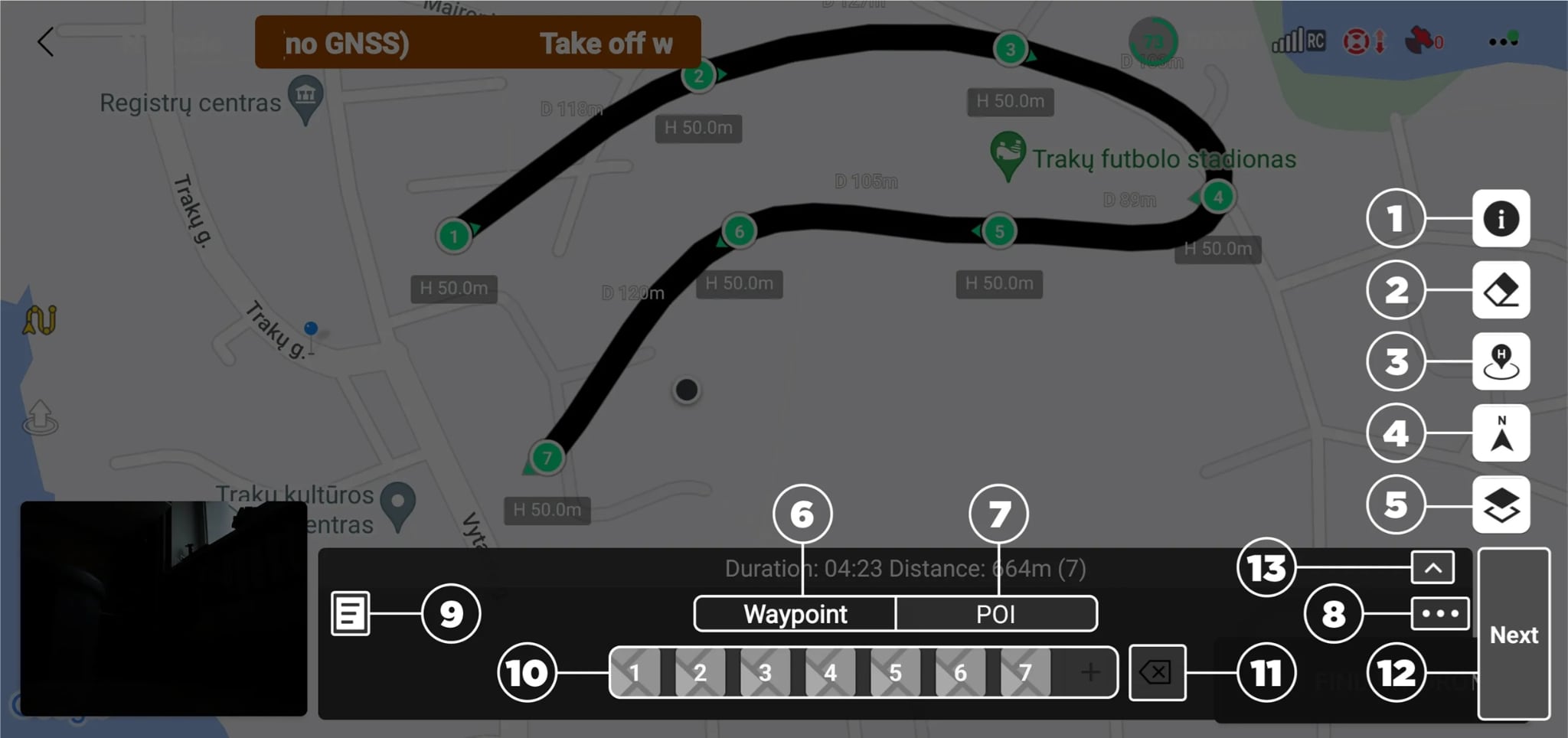Viewport: 1568px width, 738px height.
Task: Add a new waypoint with the plus button
Action: coord(1089,673)
